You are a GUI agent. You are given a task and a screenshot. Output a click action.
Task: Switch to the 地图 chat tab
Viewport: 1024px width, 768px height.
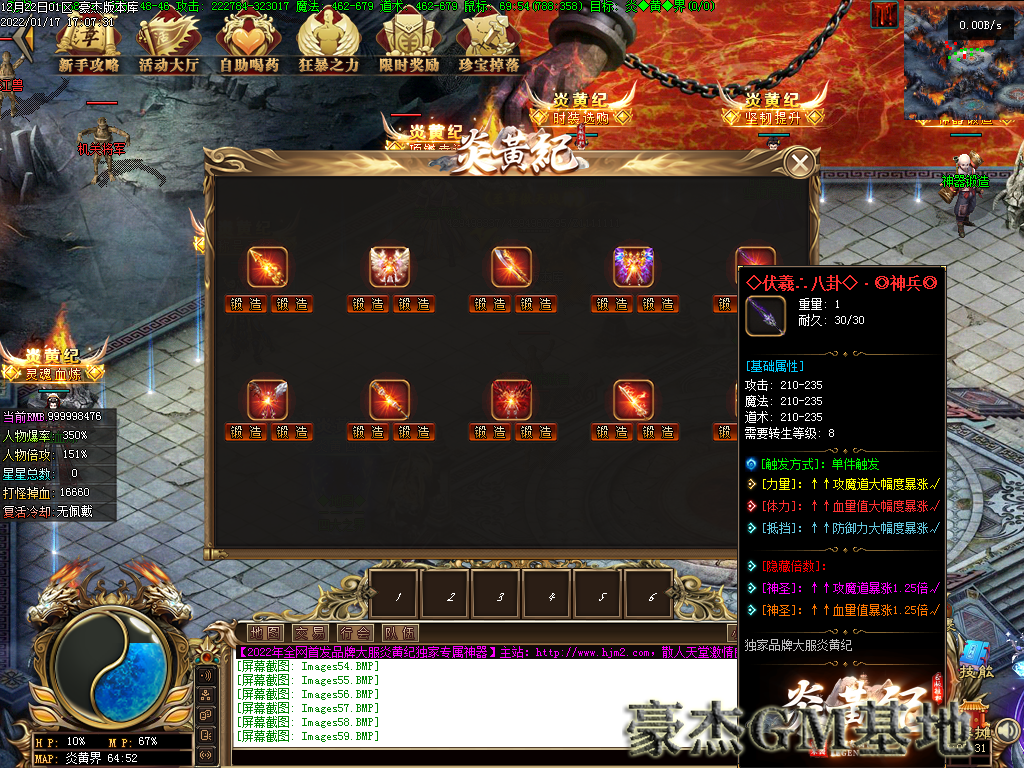(x=265, y=633)
